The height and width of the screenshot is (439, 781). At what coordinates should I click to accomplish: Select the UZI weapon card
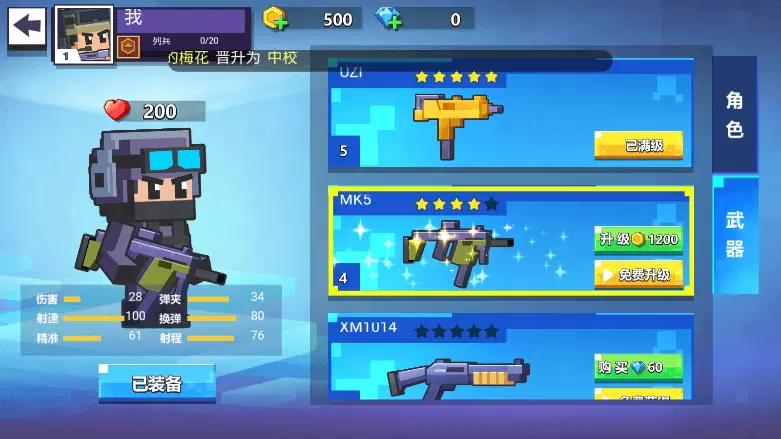click(460, 115)
